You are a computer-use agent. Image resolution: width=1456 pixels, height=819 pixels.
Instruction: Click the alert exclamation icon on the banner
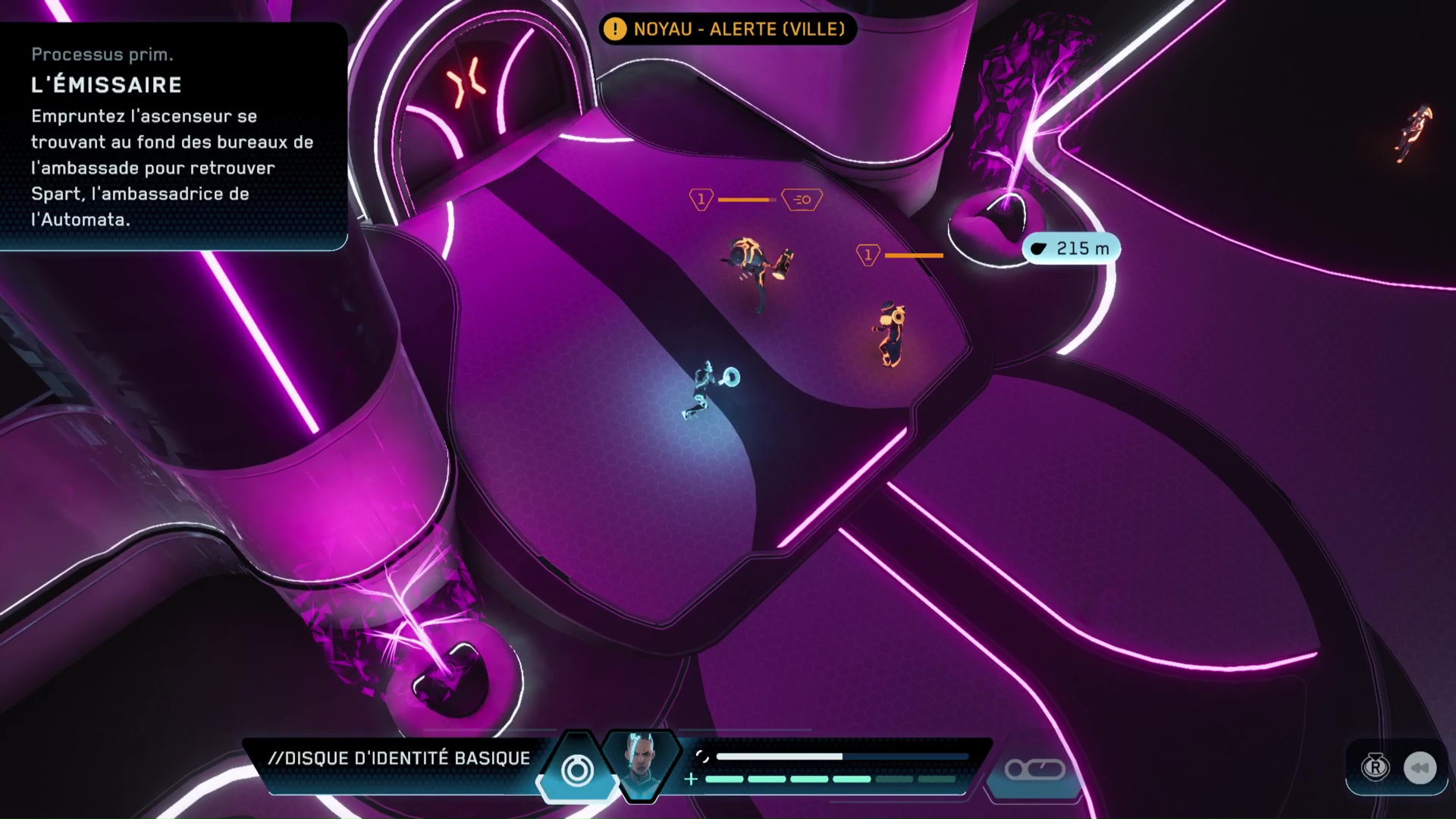pos(616,30)
